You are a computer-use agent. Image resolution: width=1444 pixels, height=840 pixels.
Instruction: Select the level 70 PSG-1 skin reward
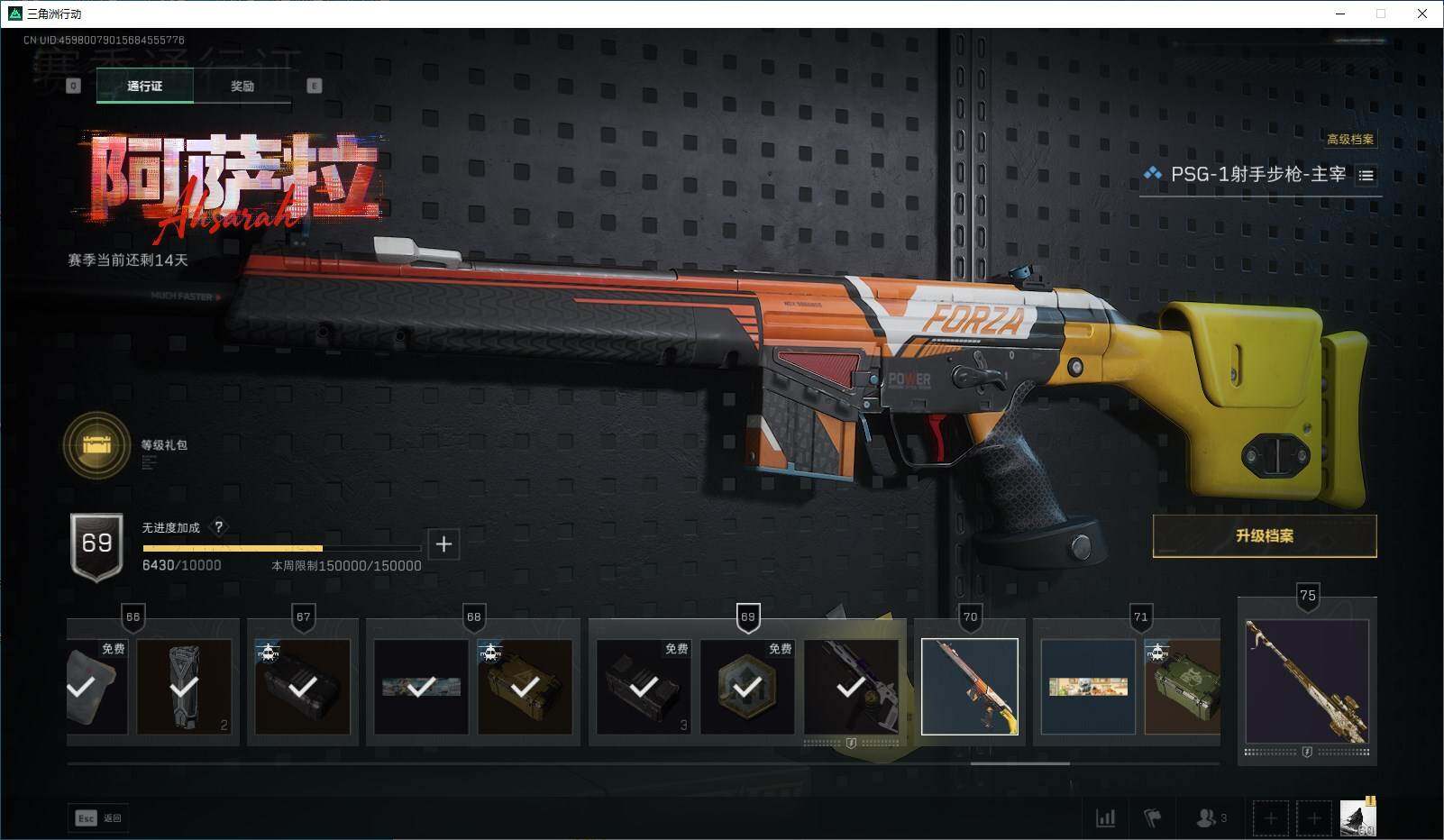point(970,687)
